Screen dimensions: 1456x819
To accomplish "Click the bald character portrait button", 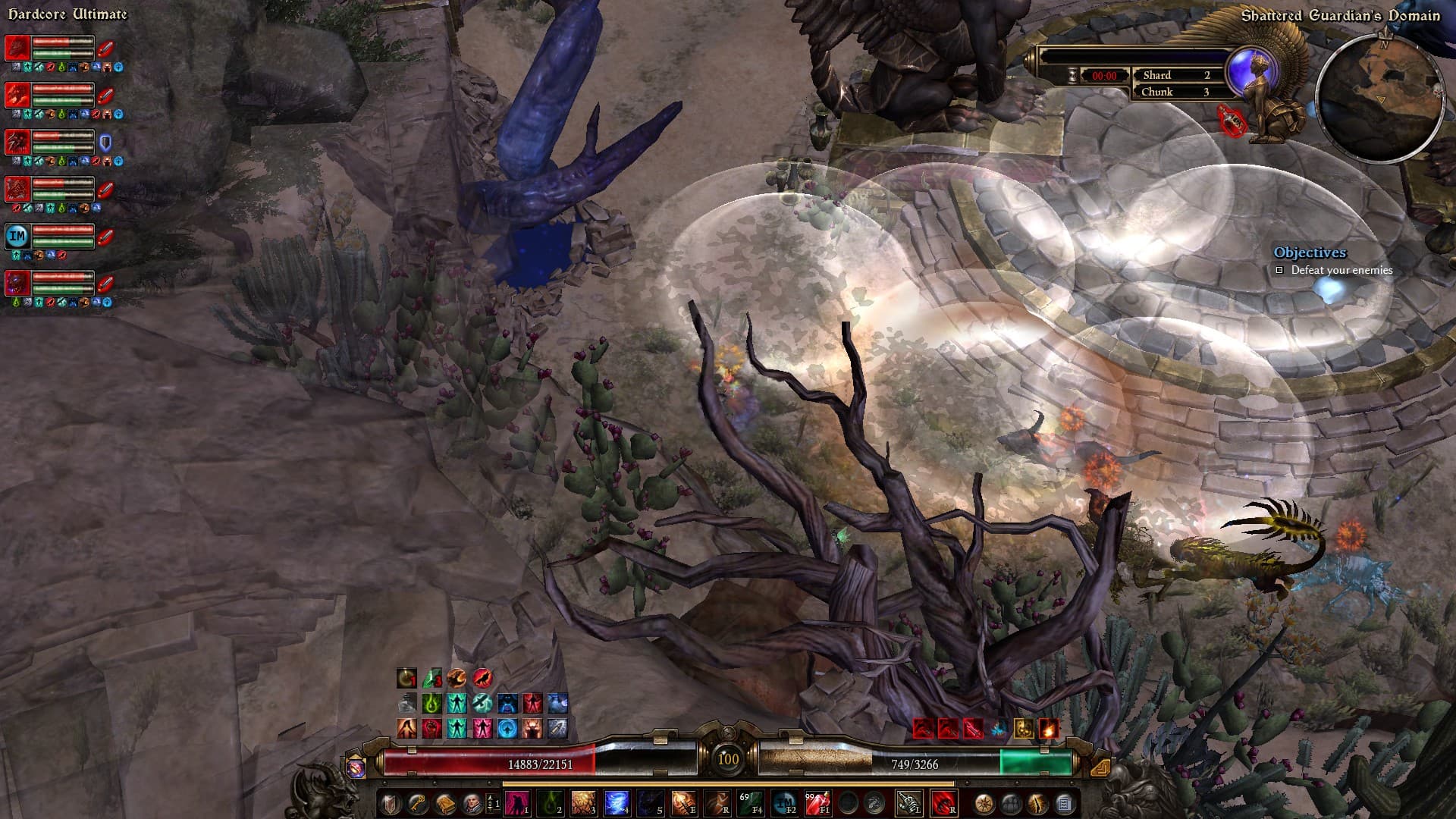I will [x=472, y=803].
